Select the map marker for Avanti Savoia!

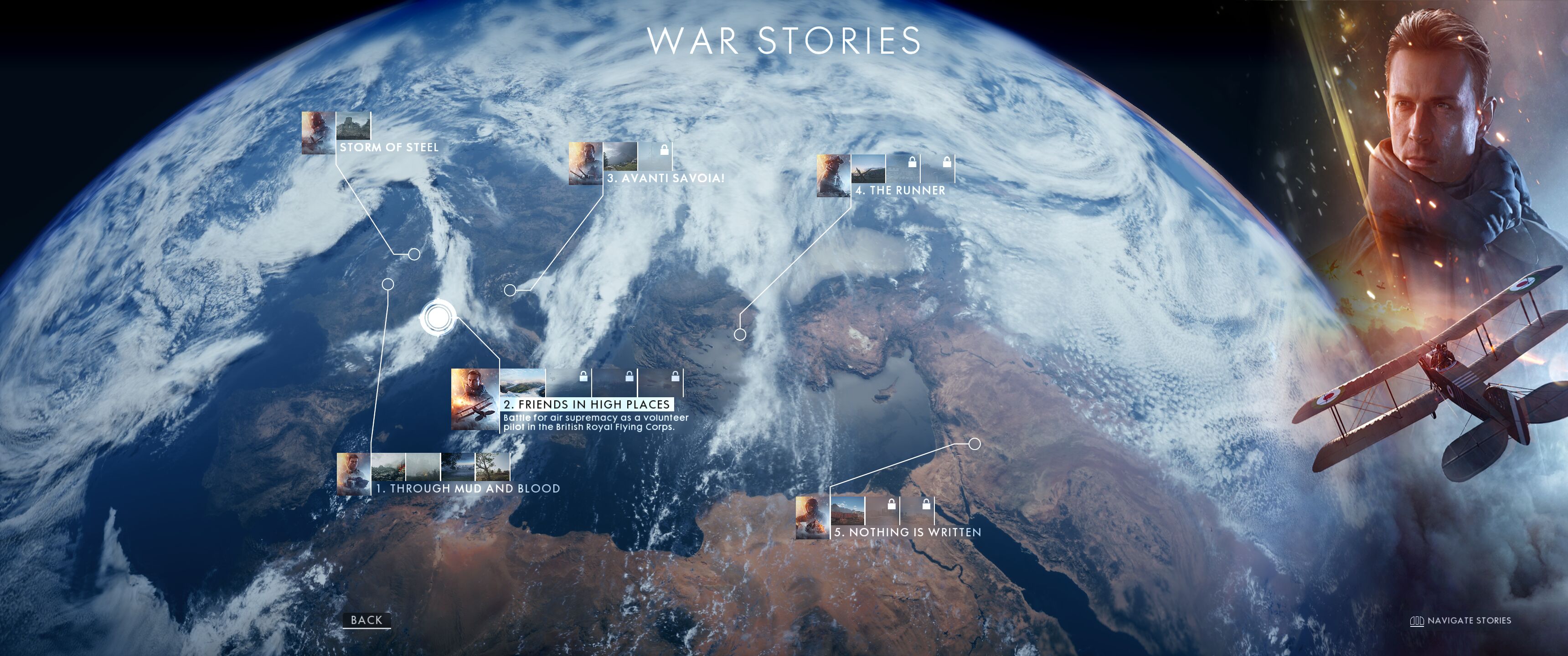[510, 290]
